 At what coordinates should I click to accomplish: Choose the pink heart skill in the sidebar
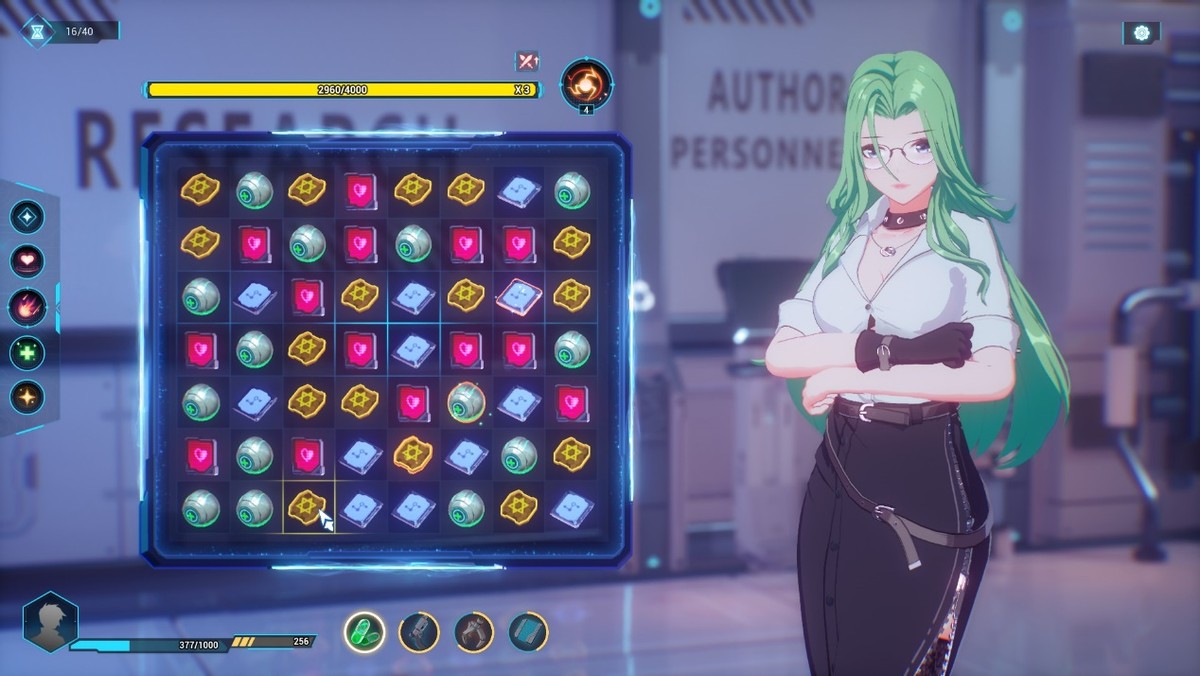click(x=27, y=262)
